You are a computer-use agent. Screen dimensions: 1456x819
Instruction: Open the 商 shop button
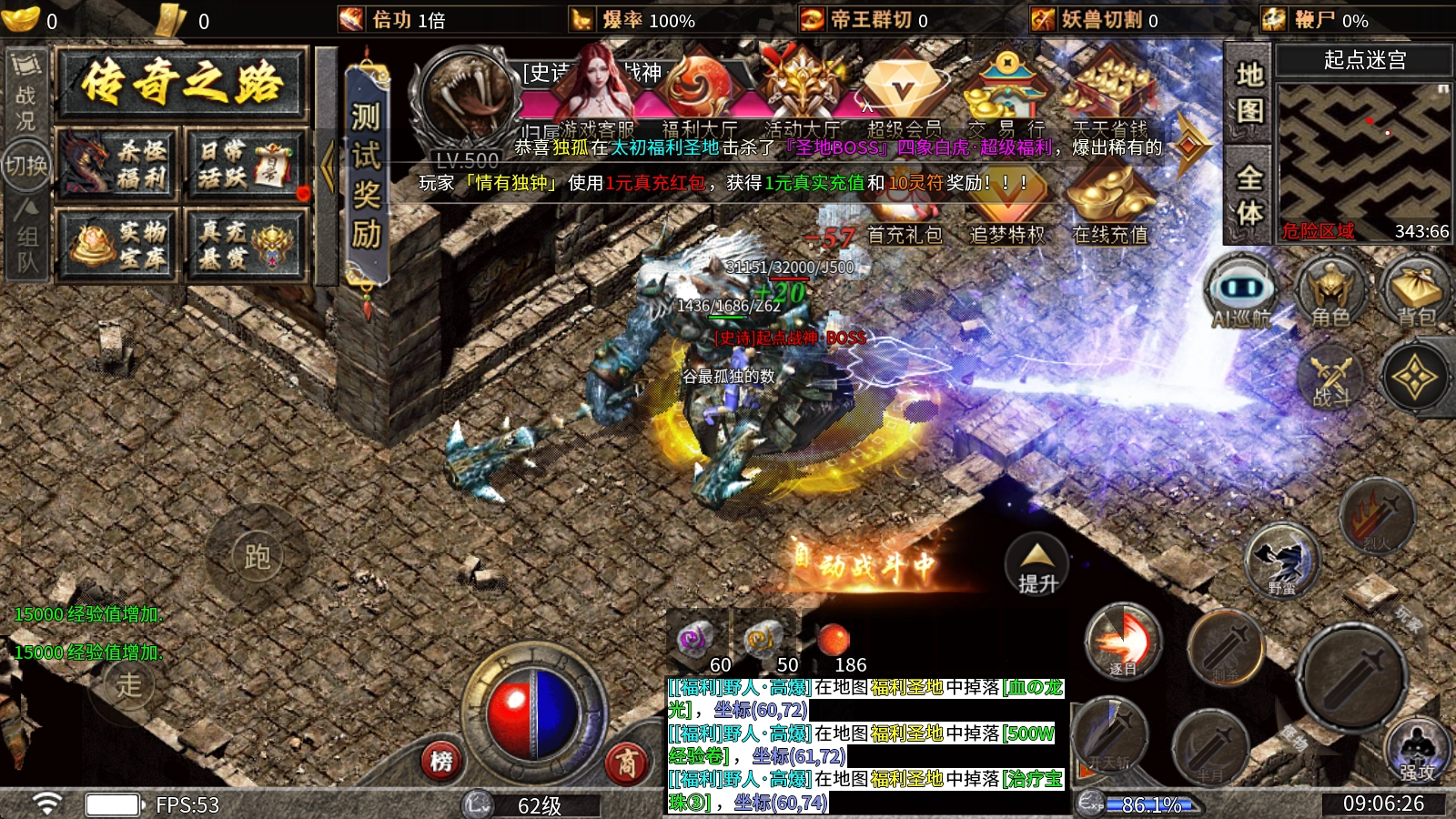(x=627, y=761)
